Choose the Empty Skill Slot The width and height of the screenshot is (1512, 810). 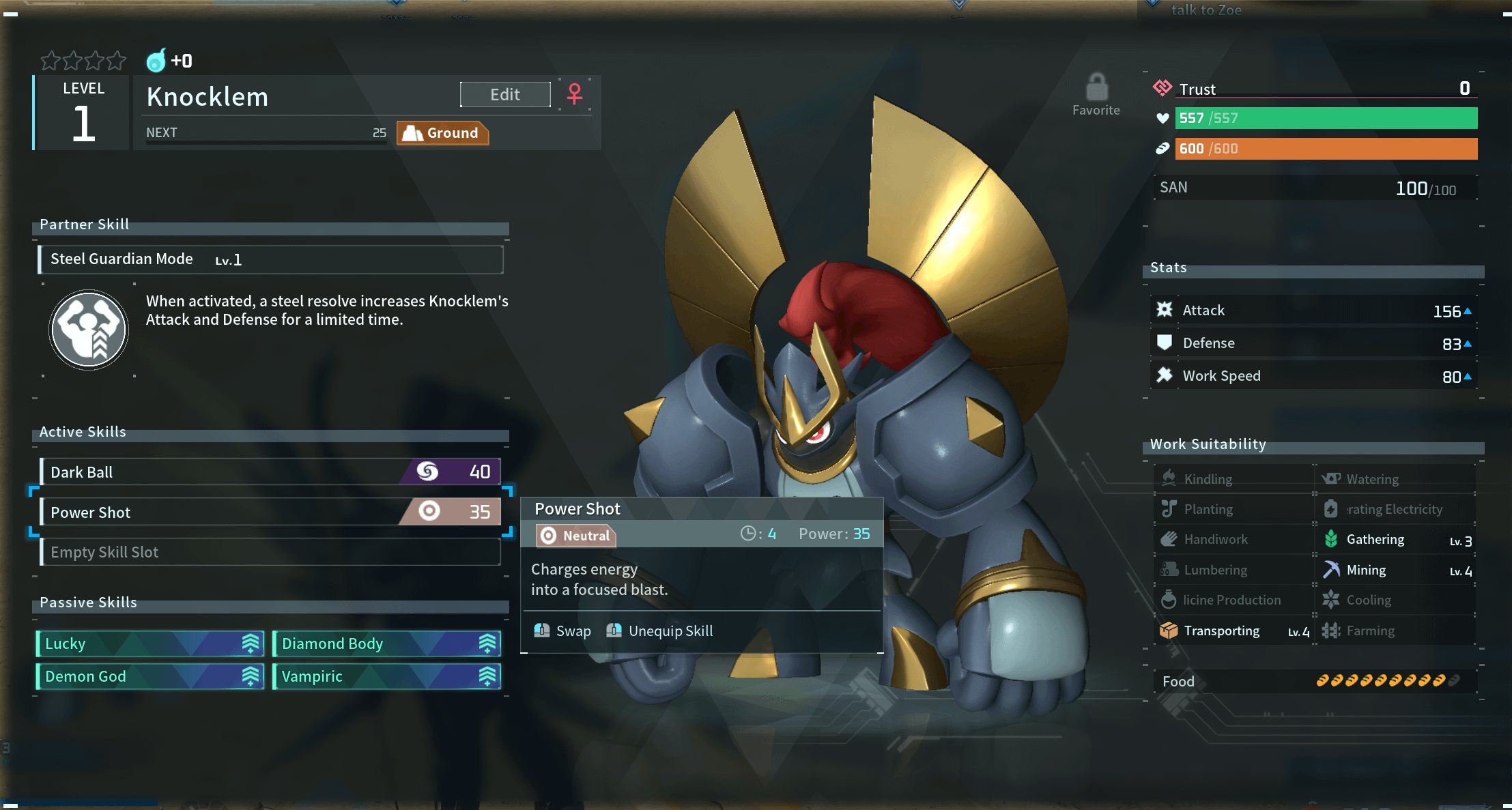coord(270,552)
